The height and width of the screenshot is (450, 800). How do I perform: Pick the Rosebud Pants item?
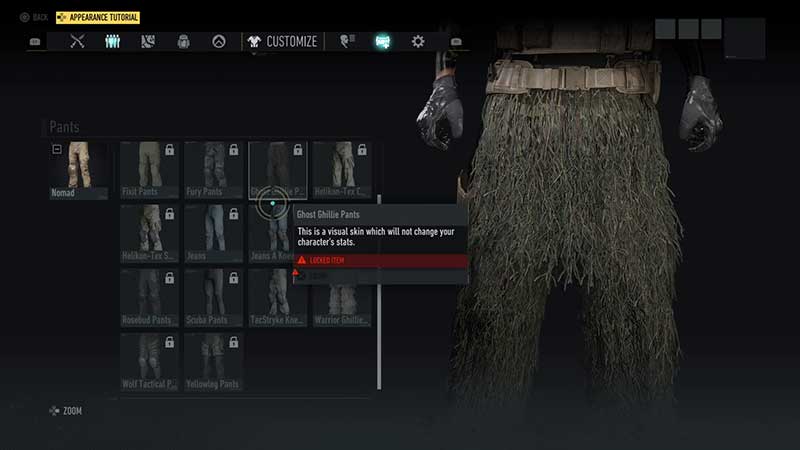149,298
